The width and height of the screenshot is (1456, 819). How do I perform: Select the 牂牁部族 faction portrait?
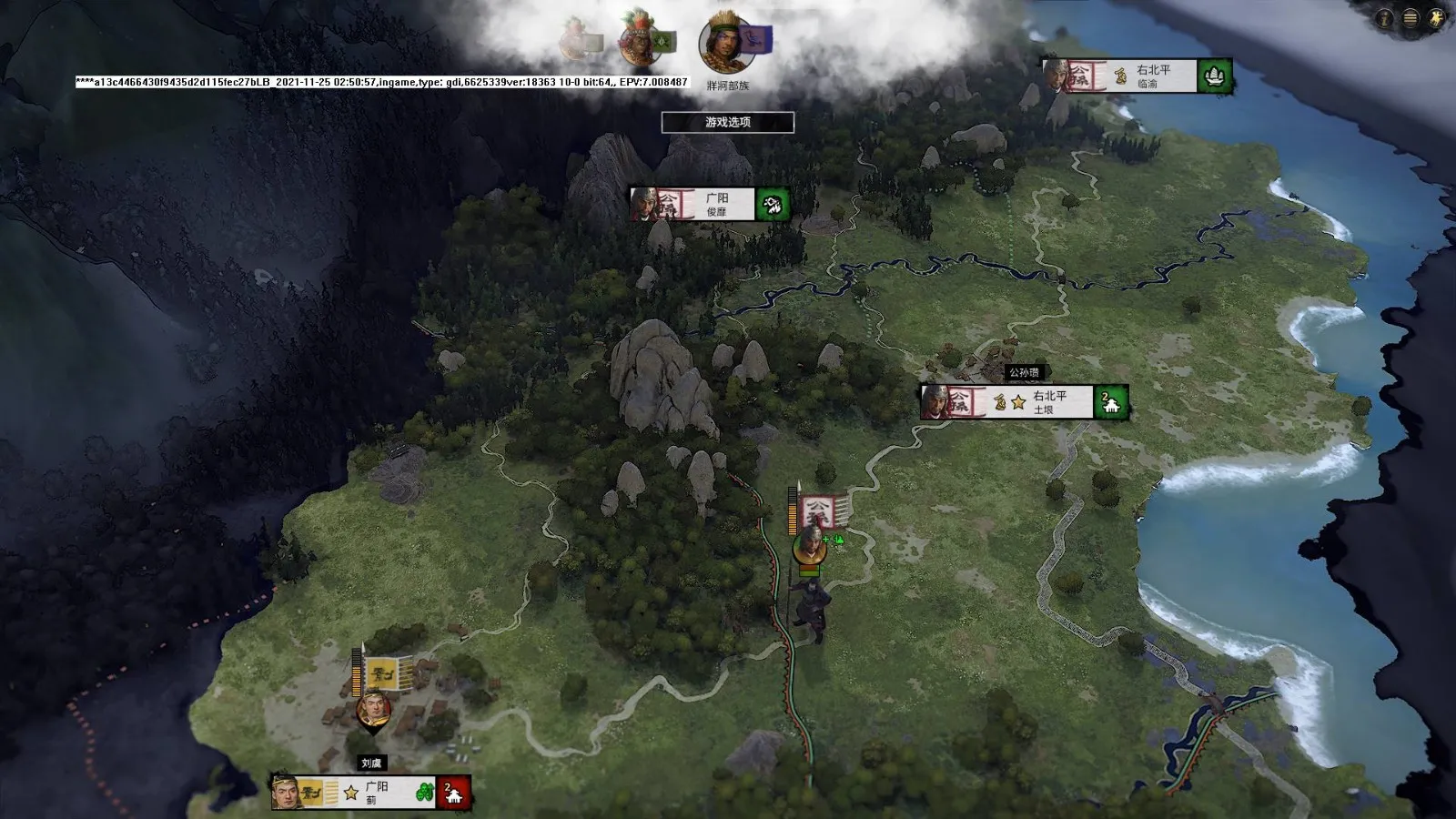(x=724, y=43)
